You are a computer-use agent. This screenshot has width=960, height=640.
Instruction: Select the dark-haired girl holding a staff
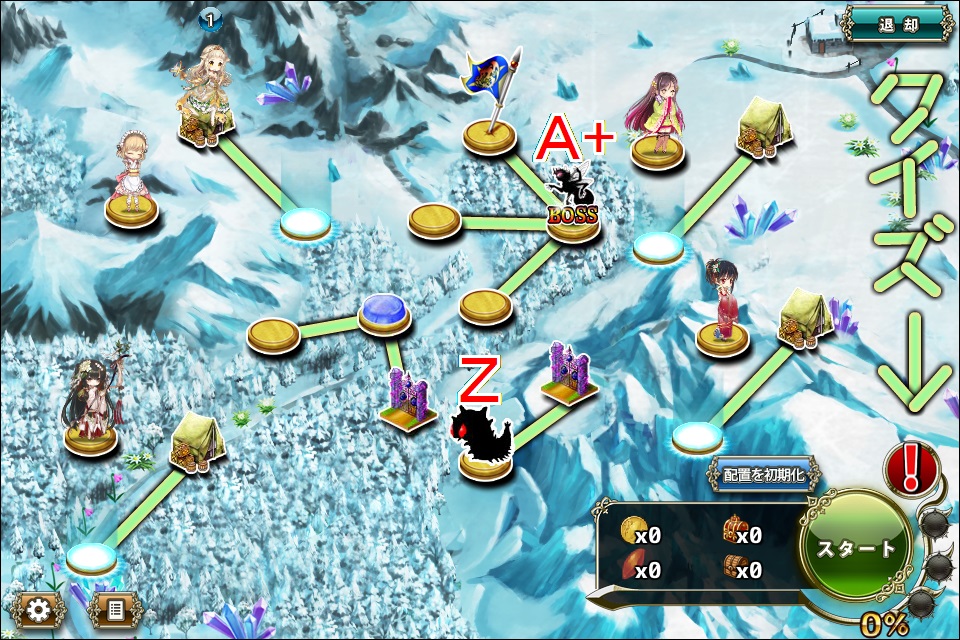[x=92, y=400]
